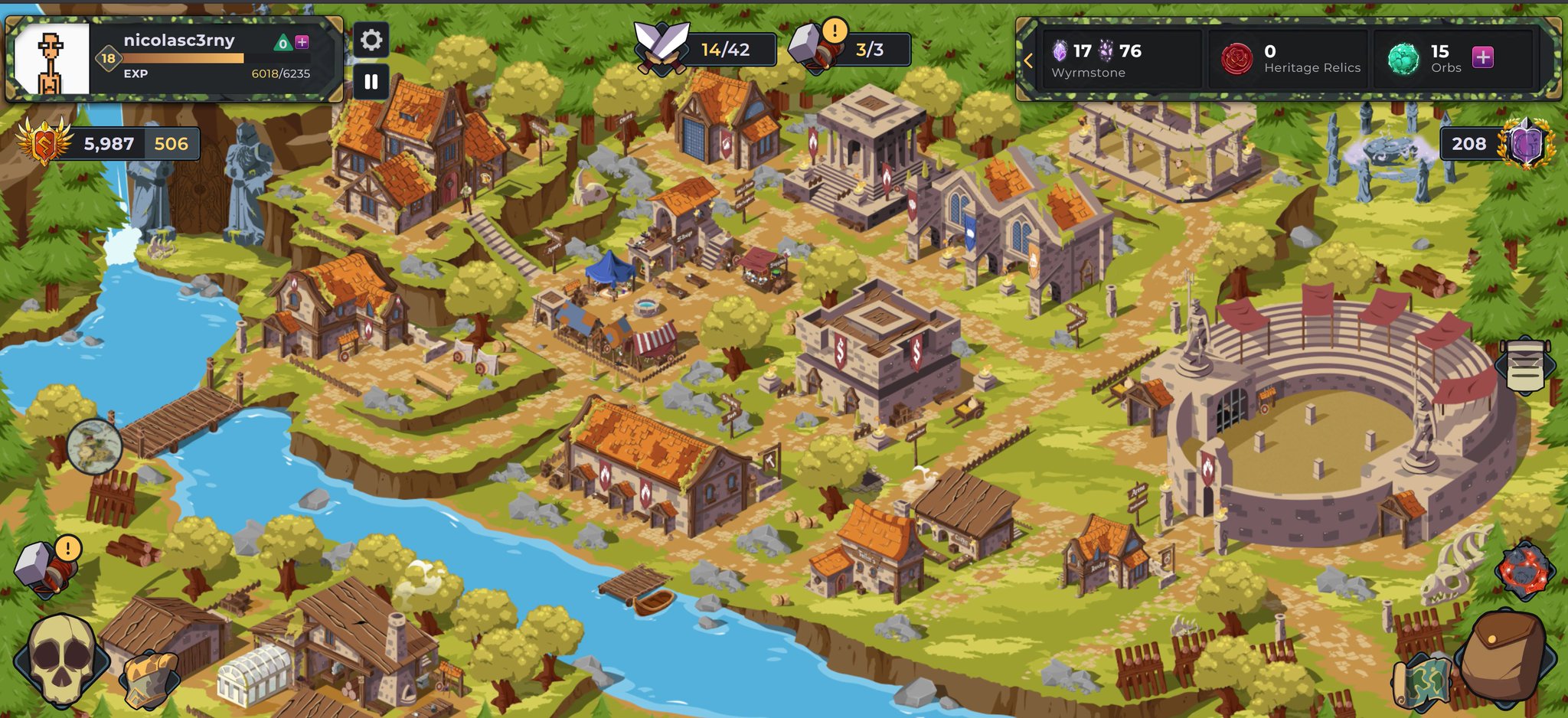Screen dimensions: 1568x718
Task: Select the glowing red rune stone icon
Action: point(1524,570)
